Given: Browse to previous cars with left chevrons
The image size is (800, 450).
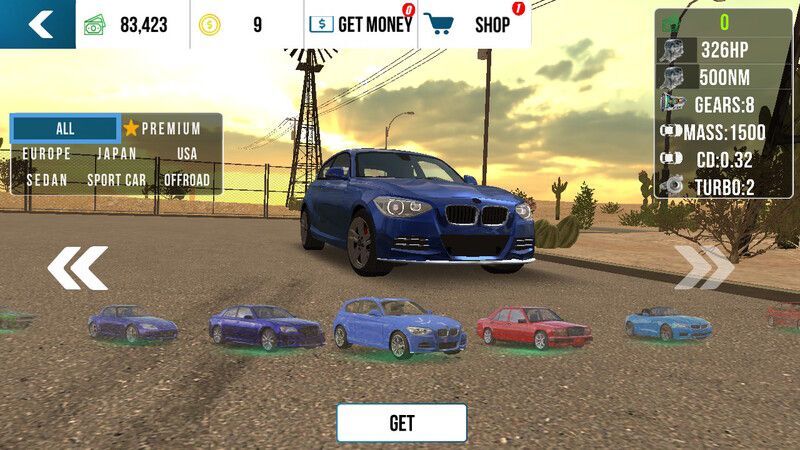Looking at the screenshot, I should [x=77, y=268].
